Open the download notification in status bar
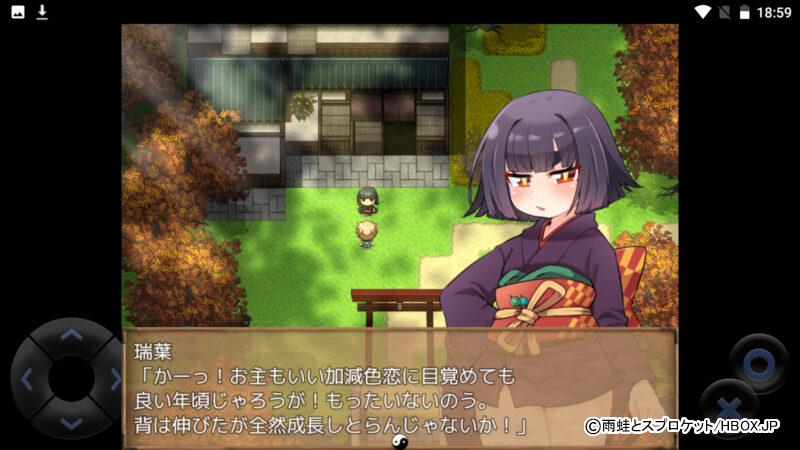Image resolution: width=800 pixels, height=450 pixels. (42, 12)
